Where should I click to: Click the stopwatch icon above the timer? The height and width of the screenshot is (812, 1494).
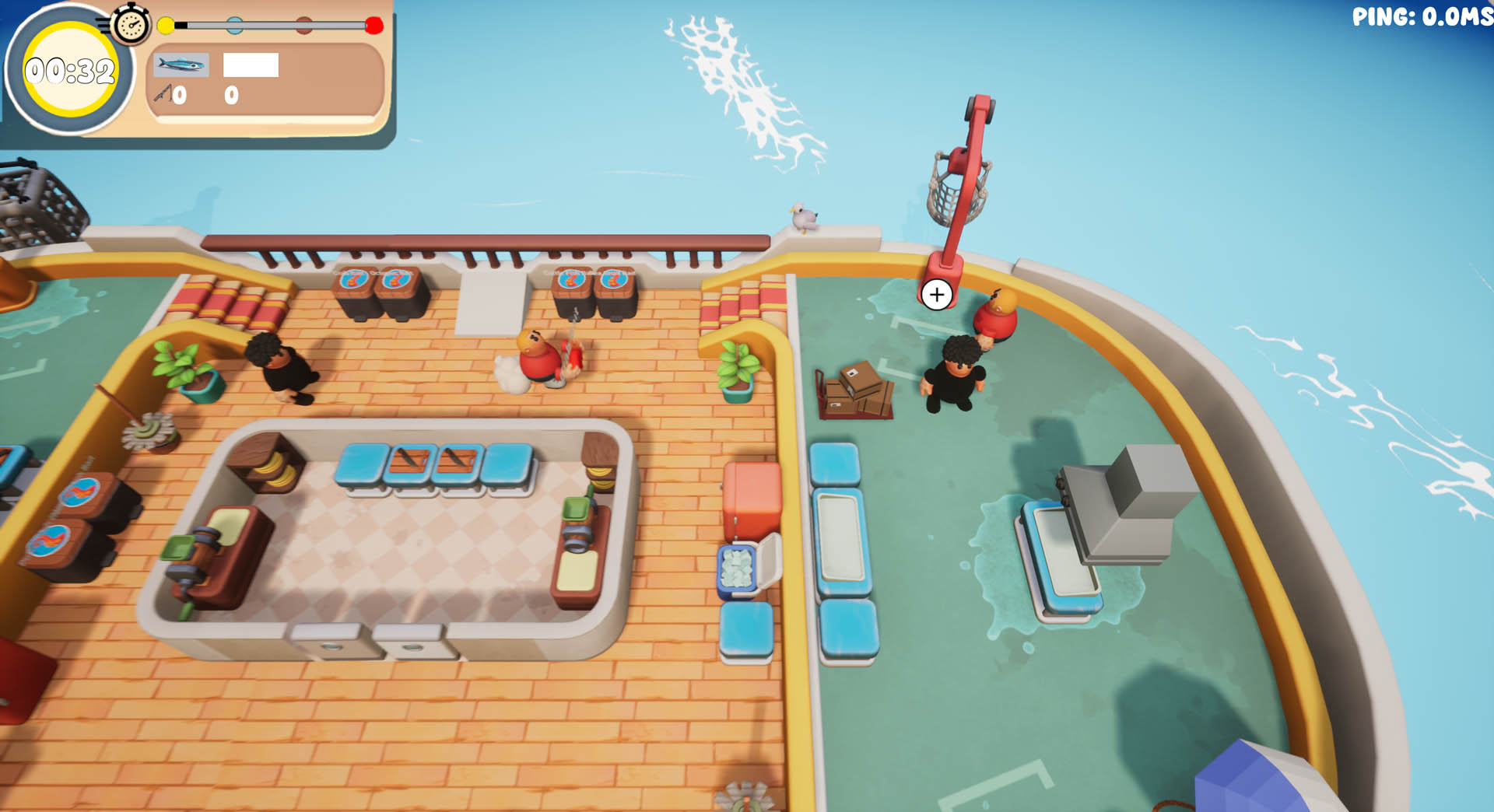click(x=131, y=24)
